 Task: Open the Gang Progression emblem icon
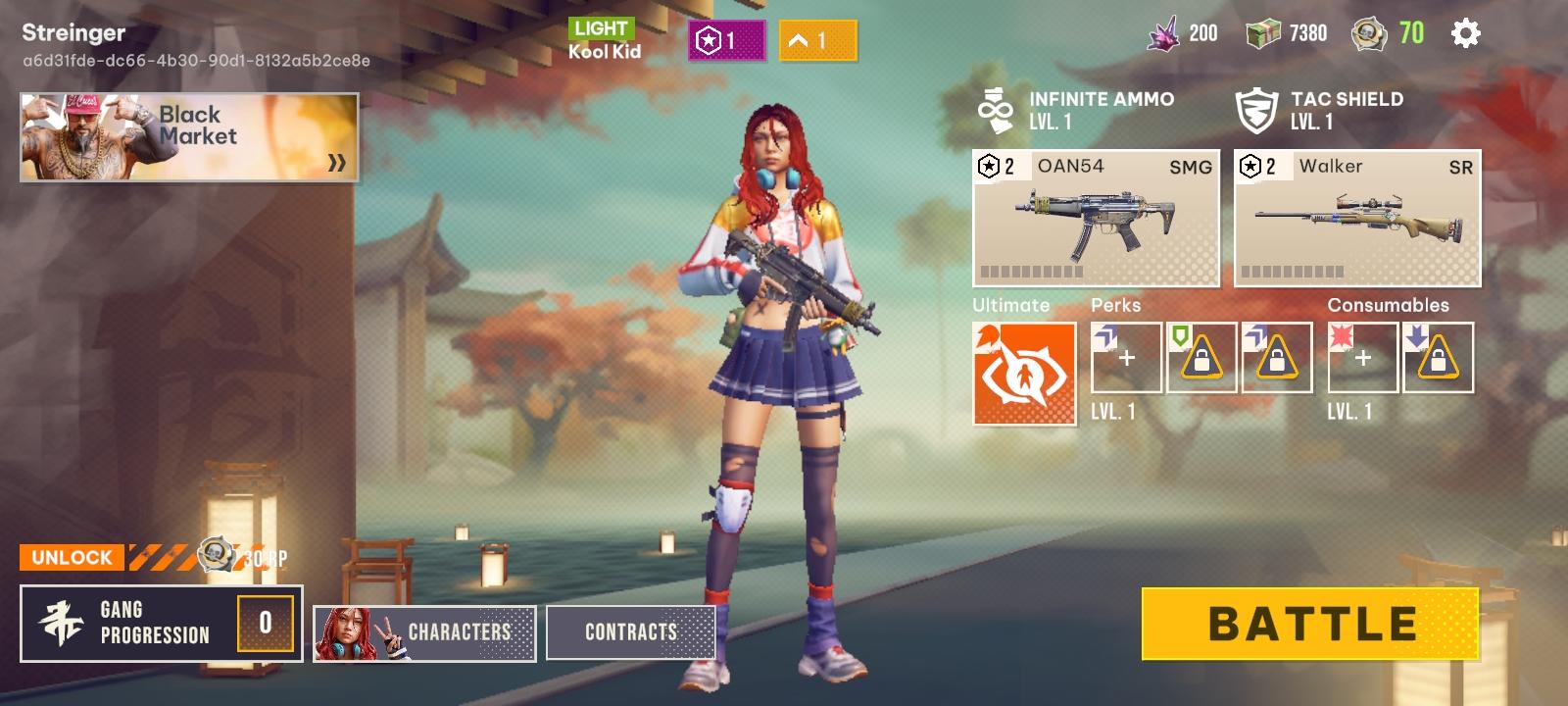pyautogui.click(x=61, y=625)
